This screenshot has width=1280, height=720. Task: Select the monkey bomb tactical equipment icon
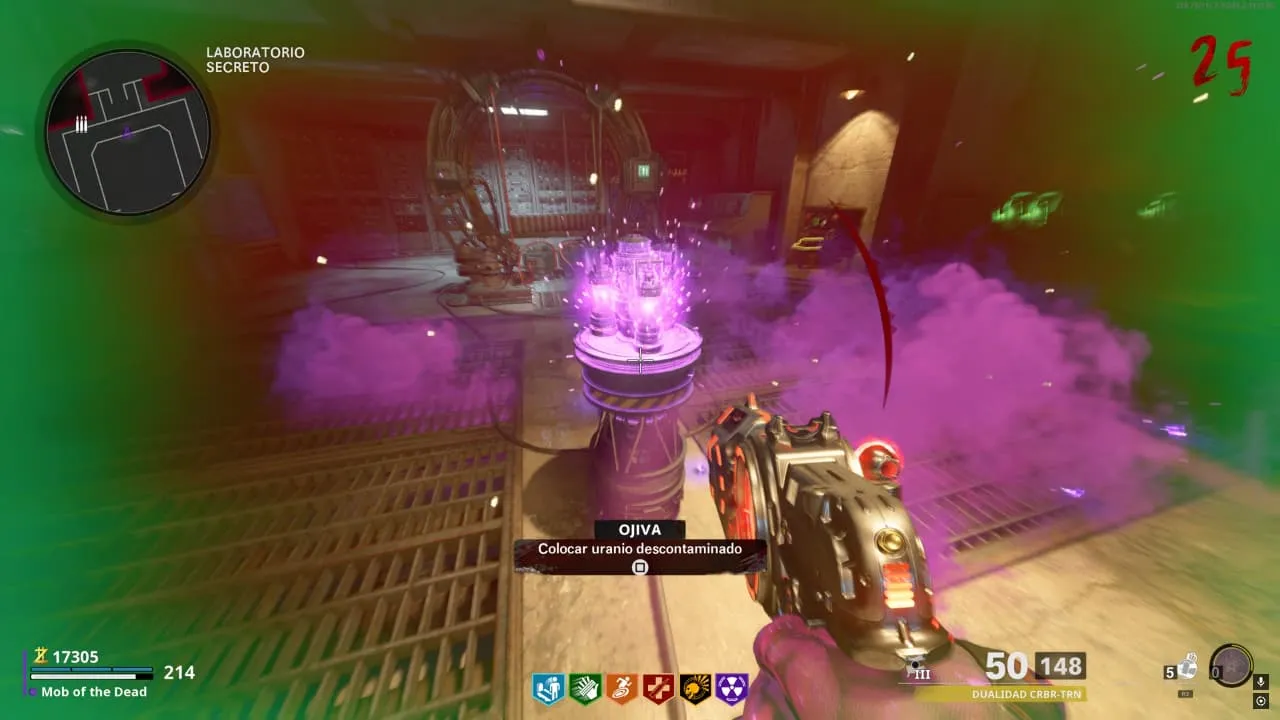1187,667
